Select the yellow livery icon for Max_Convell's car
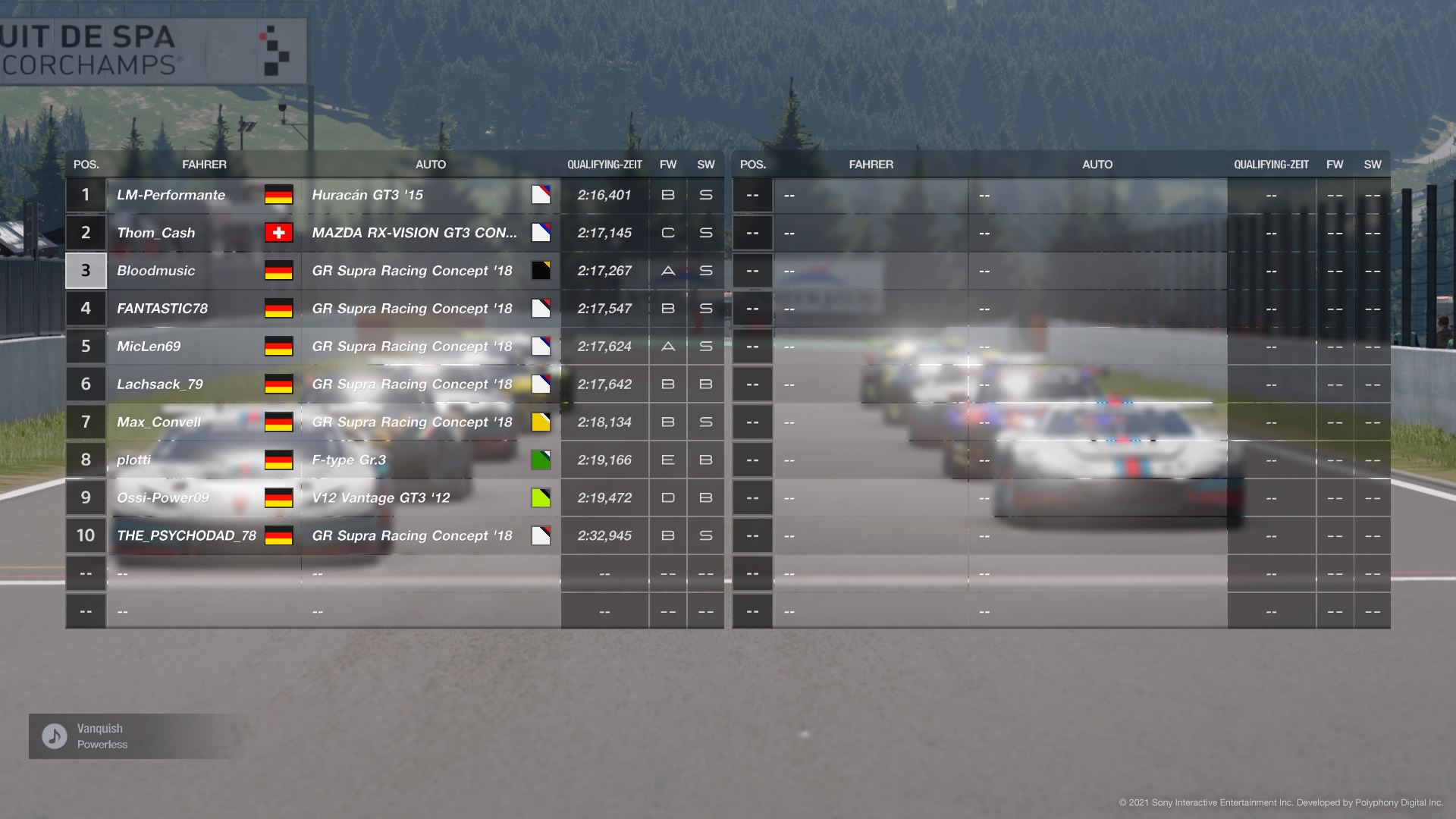This screenshot has height=819, width=1456. point(541,422)
